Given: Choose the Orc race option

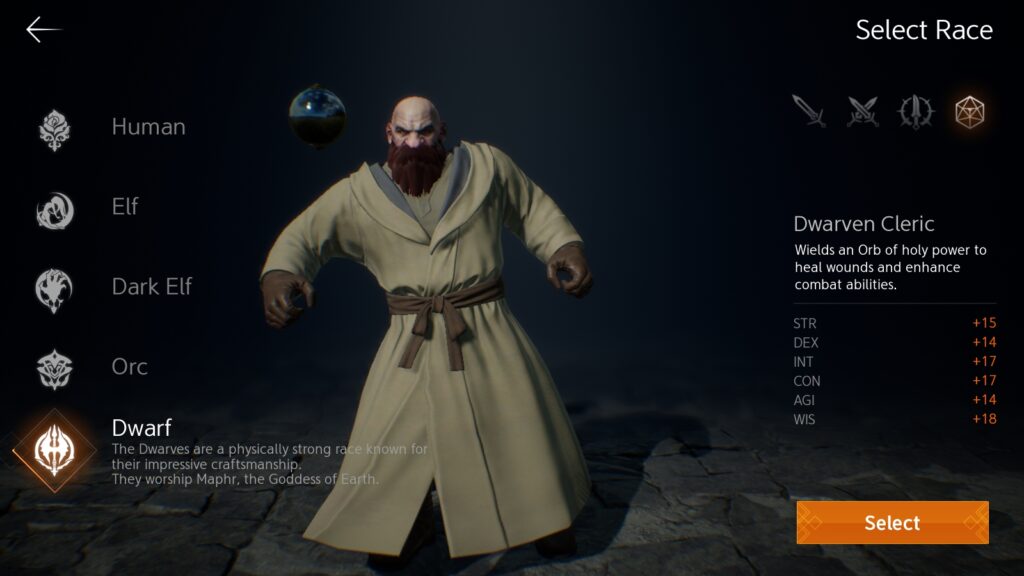Looking at the screenshot, I should [129, 367].
